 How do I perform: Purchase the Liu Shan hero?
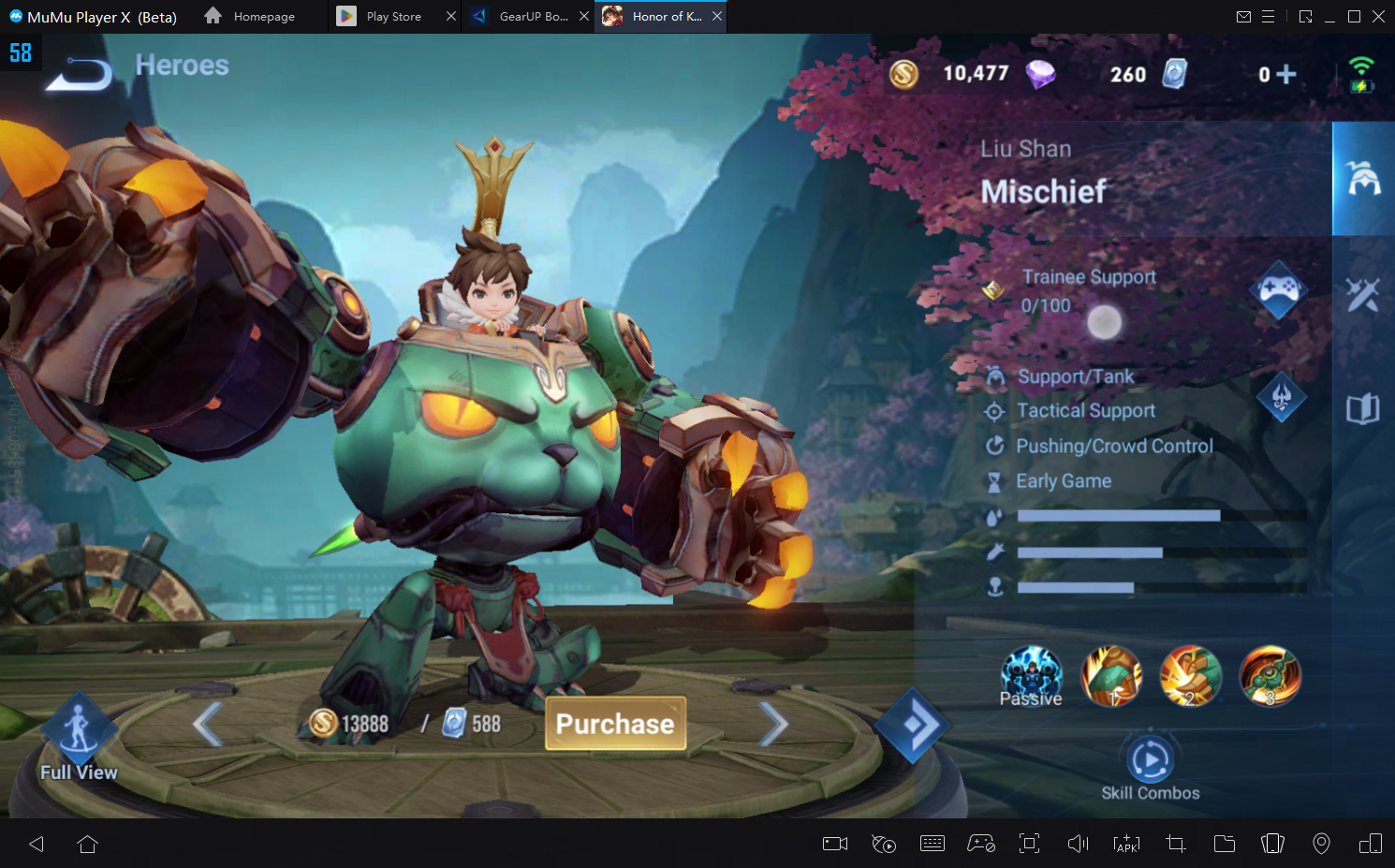pyautogui.click(x=615, y=724)
